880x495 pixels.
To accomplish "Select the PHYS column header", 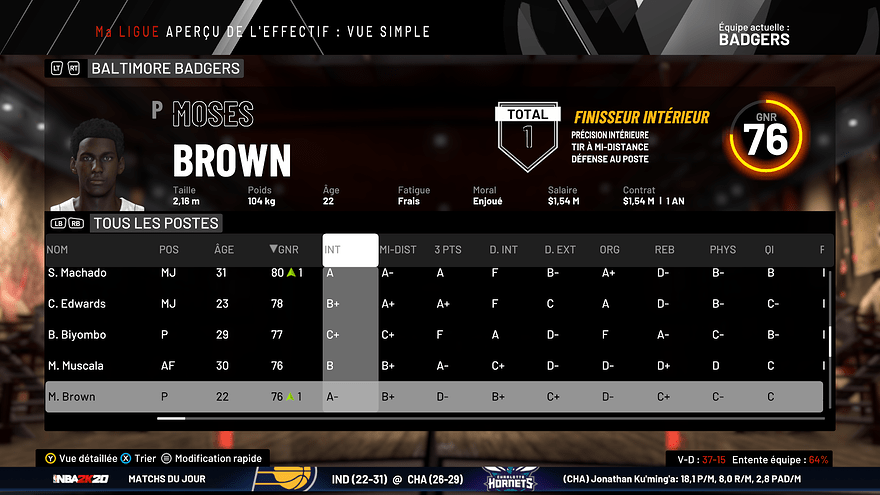I will (722, 249).
